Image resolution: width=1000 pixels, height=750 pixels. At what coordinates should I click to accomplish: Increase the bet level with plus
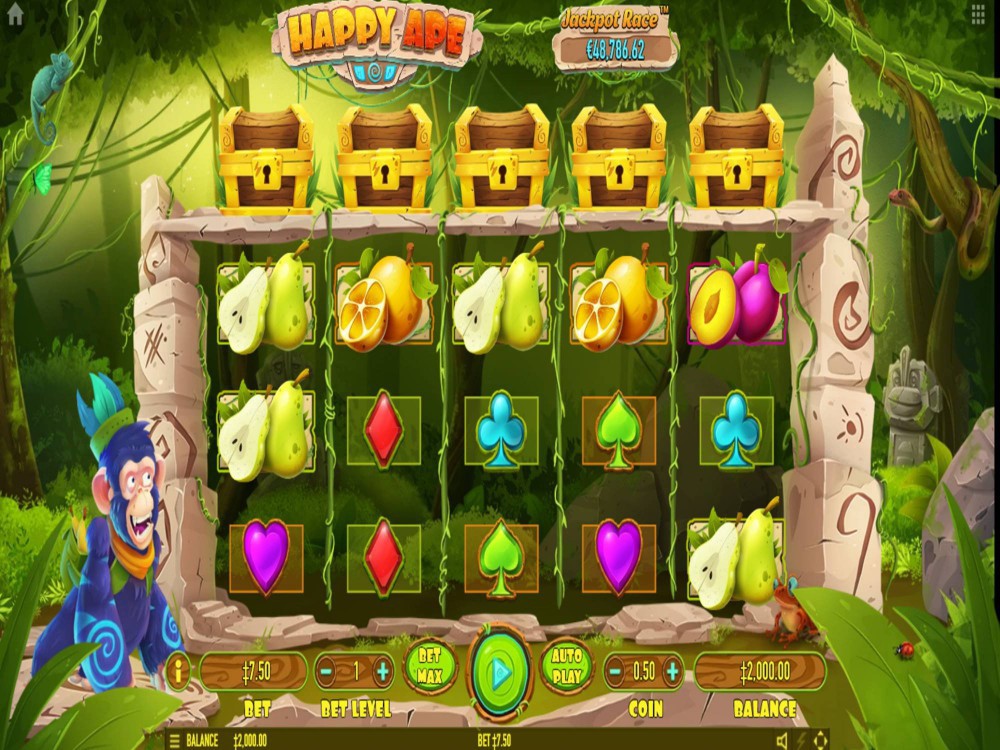(382, 671)
